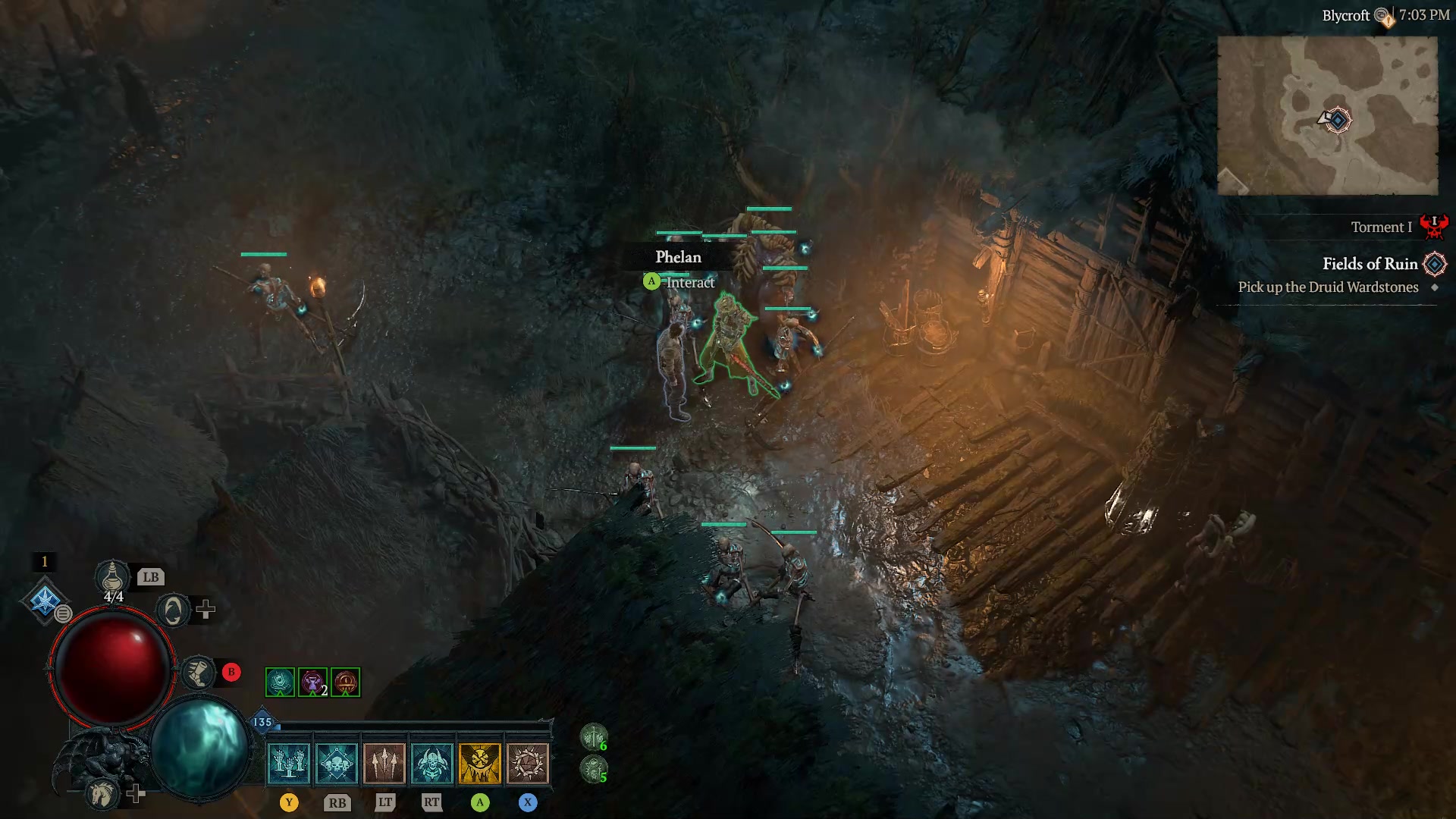The image size is (1456, 819).
Task: Click the golden ultimate skill icon
Action: pyautogui.click(x=482, y=762)
